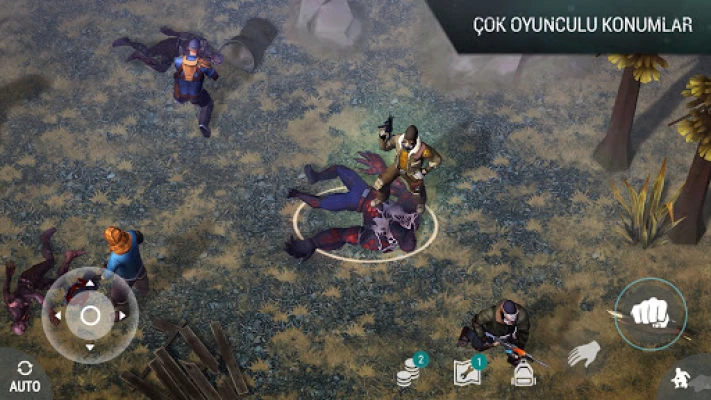Toggle the AUTO mode button
Viewport: 711px width, 400px height.
coord(24,375)
